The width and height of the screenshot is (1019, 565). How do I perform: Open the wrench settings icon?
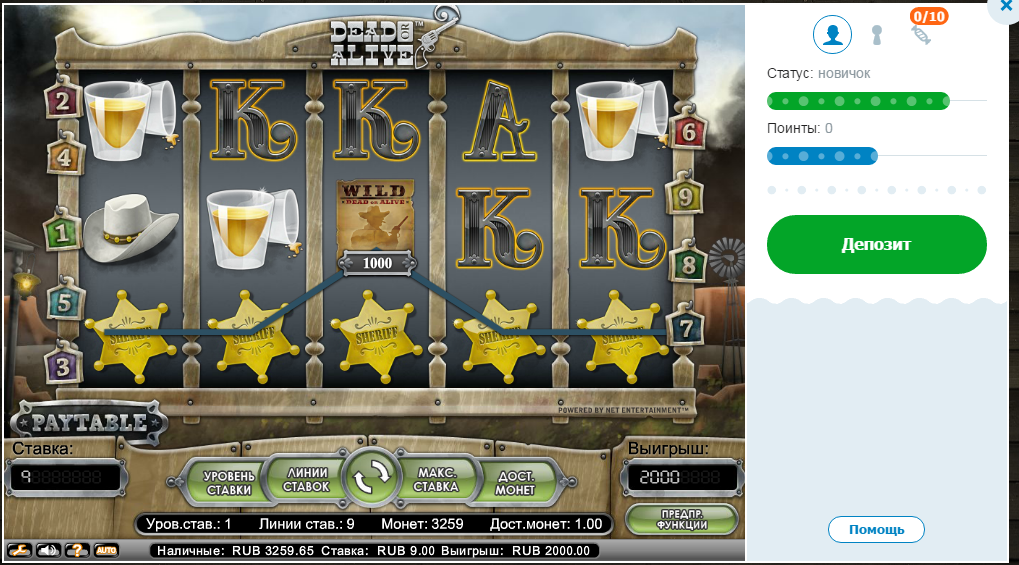20,550
